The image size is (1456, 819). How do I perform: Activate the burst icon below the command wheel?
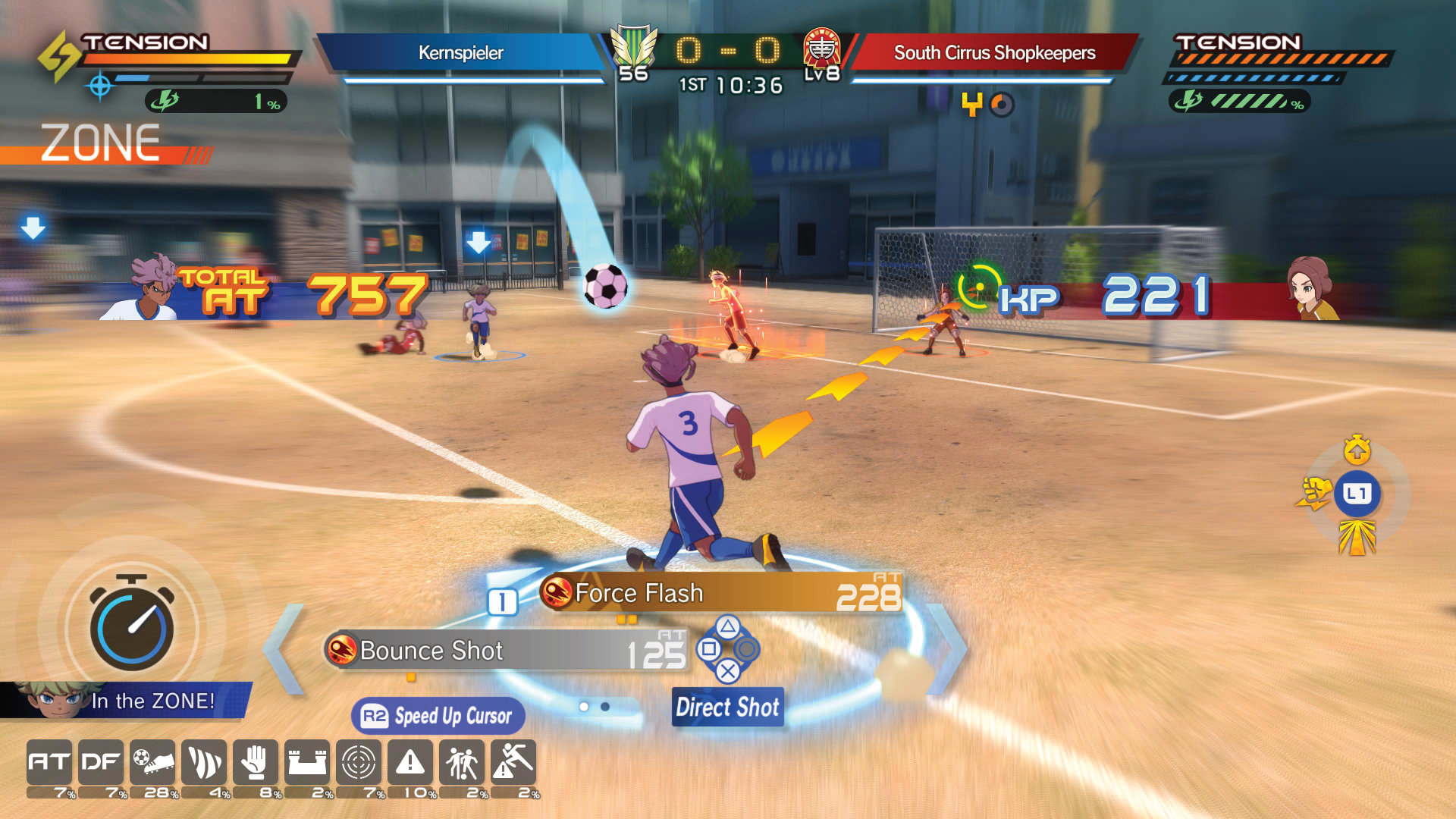[x=1357, y=538]
